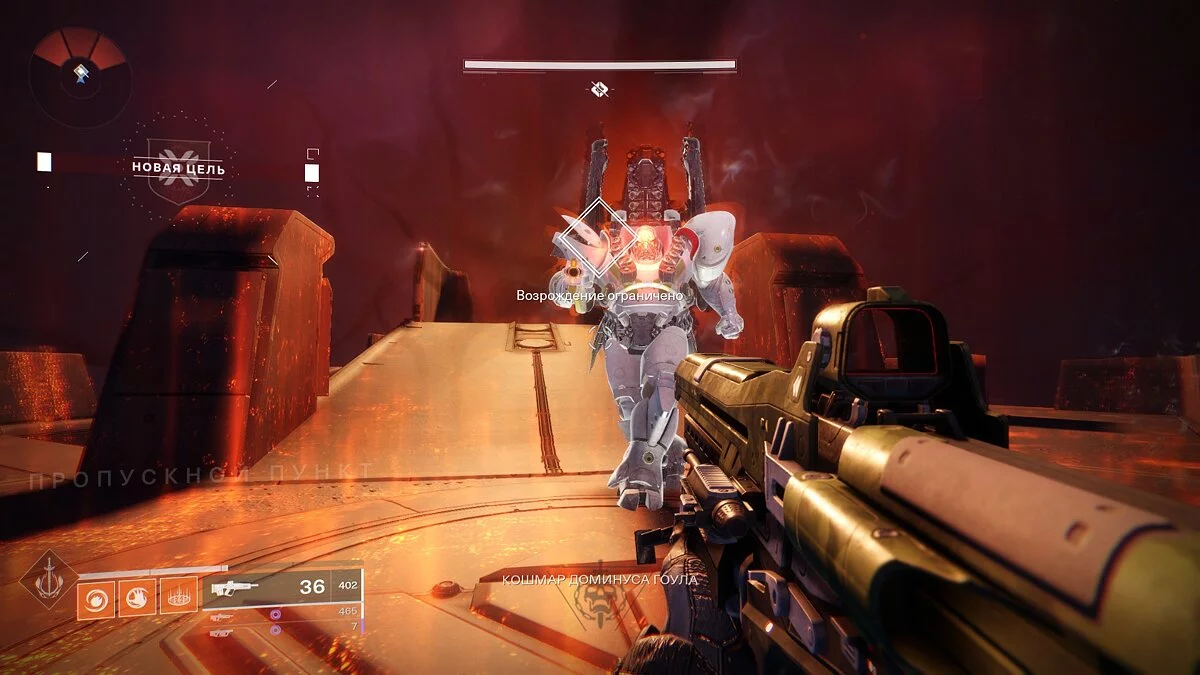The image size is (1200, 675).
Task: Select the equipped auto rifle weapon slot
Action: [281, 588]
